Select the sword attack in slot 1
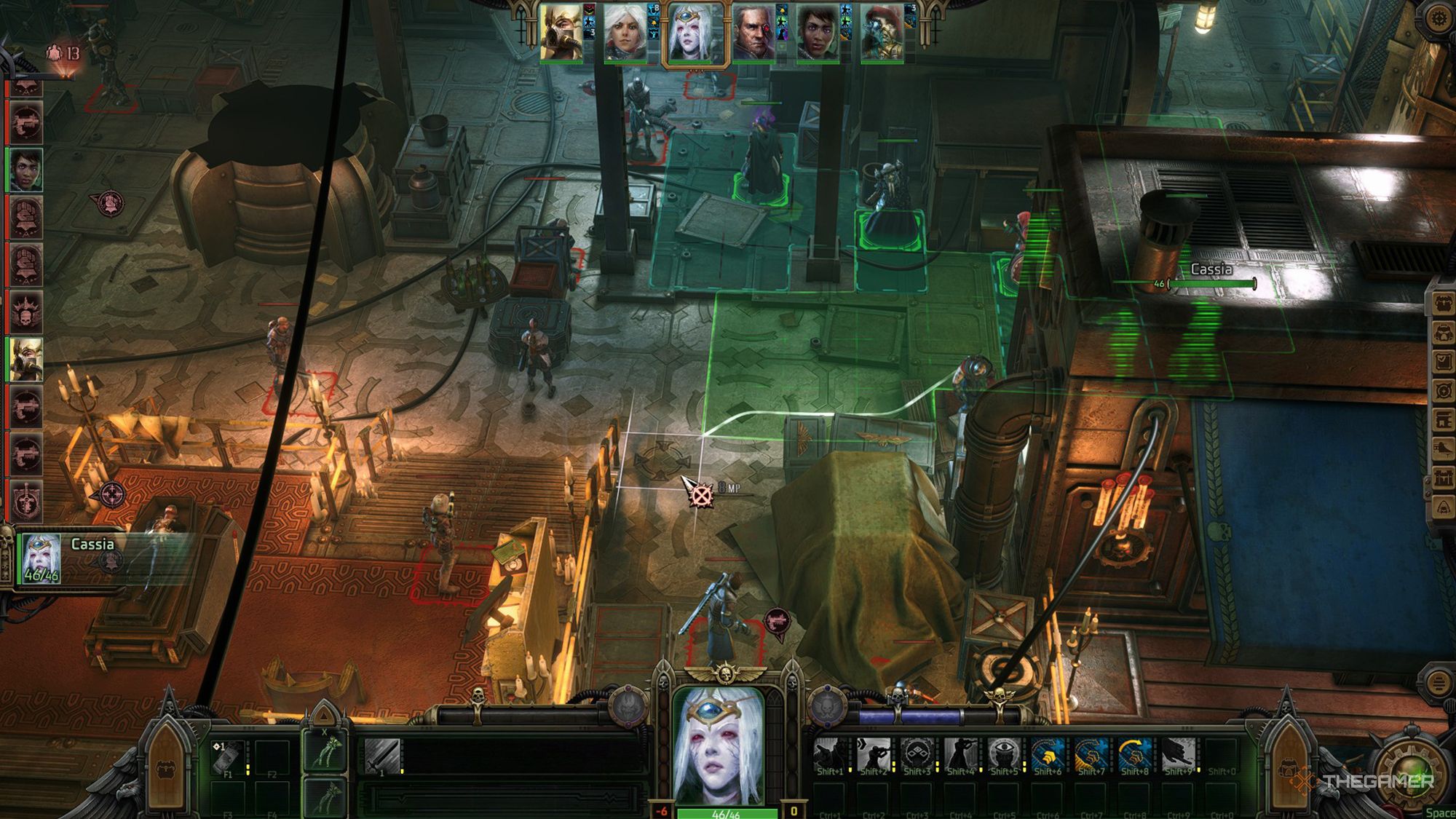1456x819 pixels. 382,756
